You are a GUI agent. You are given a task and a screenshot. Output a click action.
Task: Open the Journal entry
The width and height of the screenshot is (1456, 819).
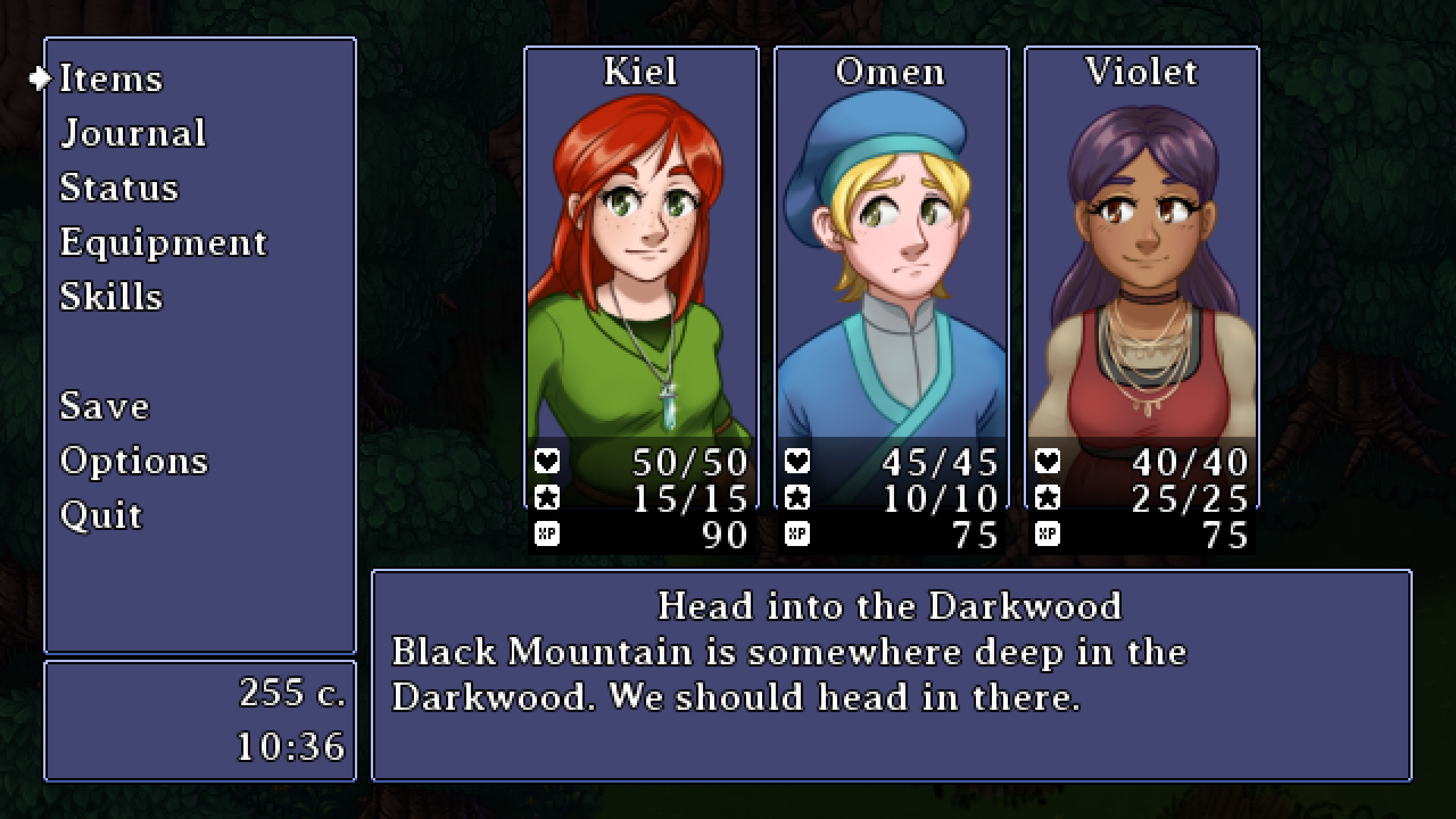tap(133, 133)
